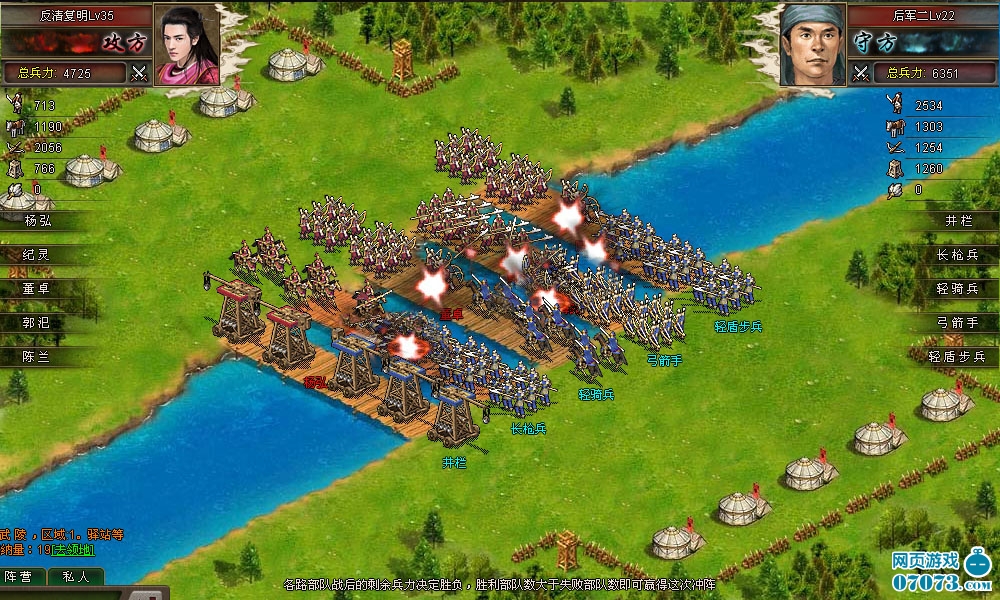The width and height of the screenshot is (1000, 600).
Task: Select defender unit 井栏 in the list
Action: [x=957, y=221]
